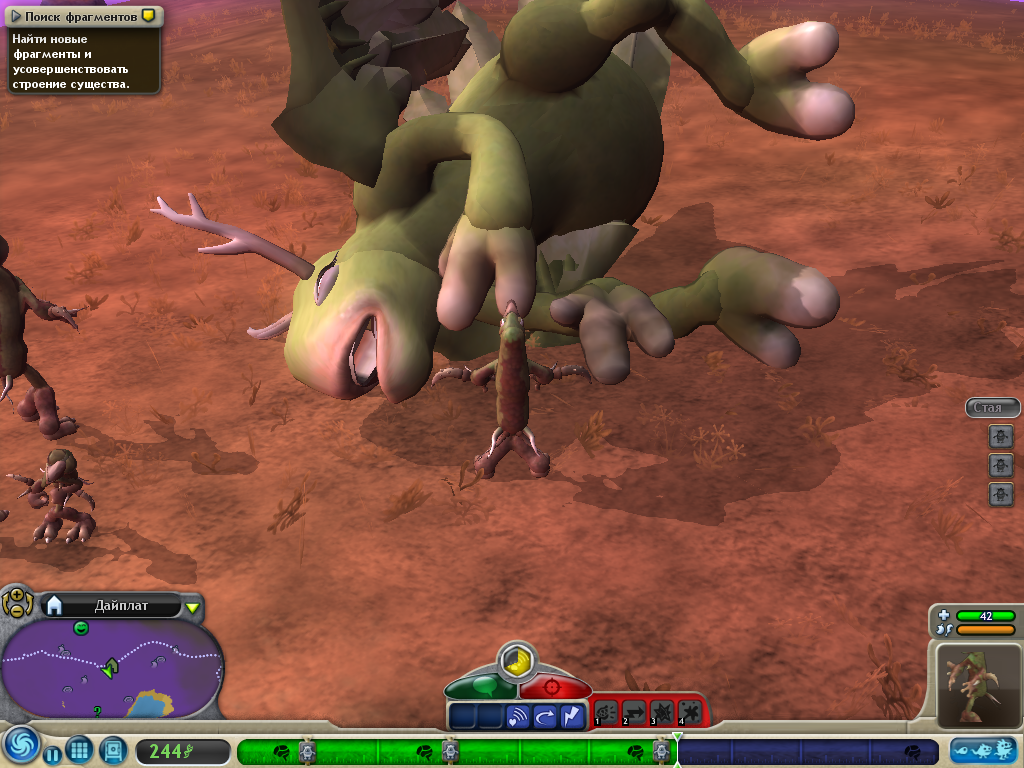
Task: Activate the jump arrow ability
Action: click(x=545, y=716)
